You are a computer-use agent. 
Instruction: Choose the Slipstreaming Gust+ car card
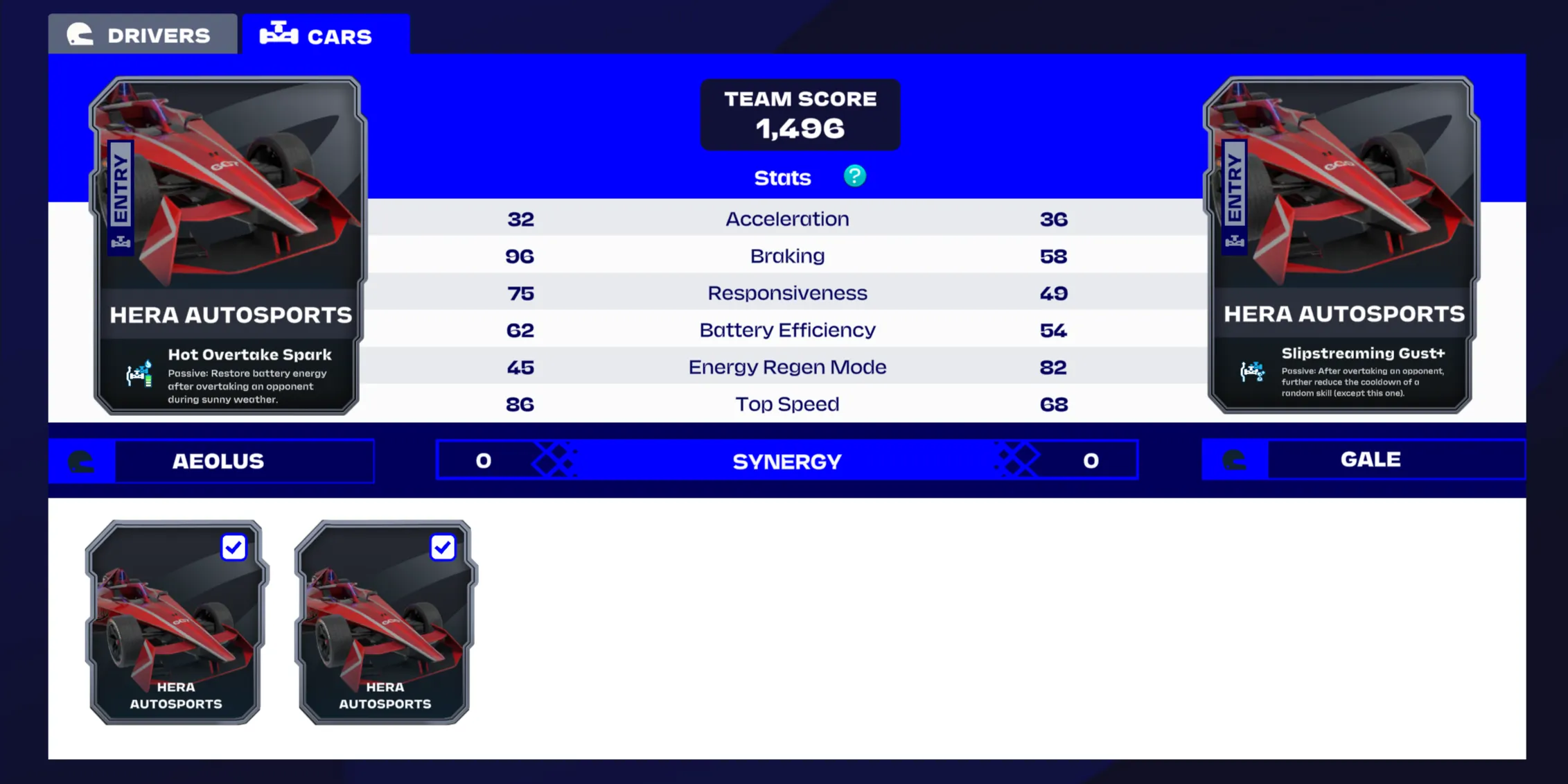[x=1341, y=245]
